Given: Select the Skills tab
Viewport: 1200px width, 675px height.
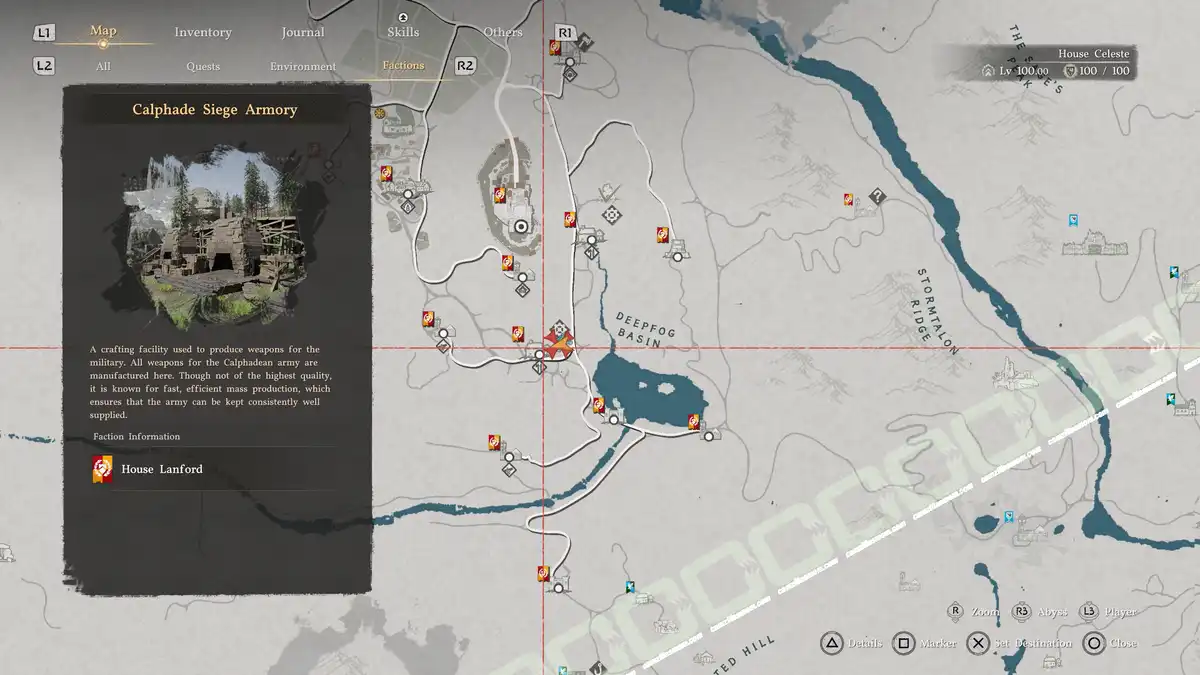Looking at the screenshot, I should 403,32.
